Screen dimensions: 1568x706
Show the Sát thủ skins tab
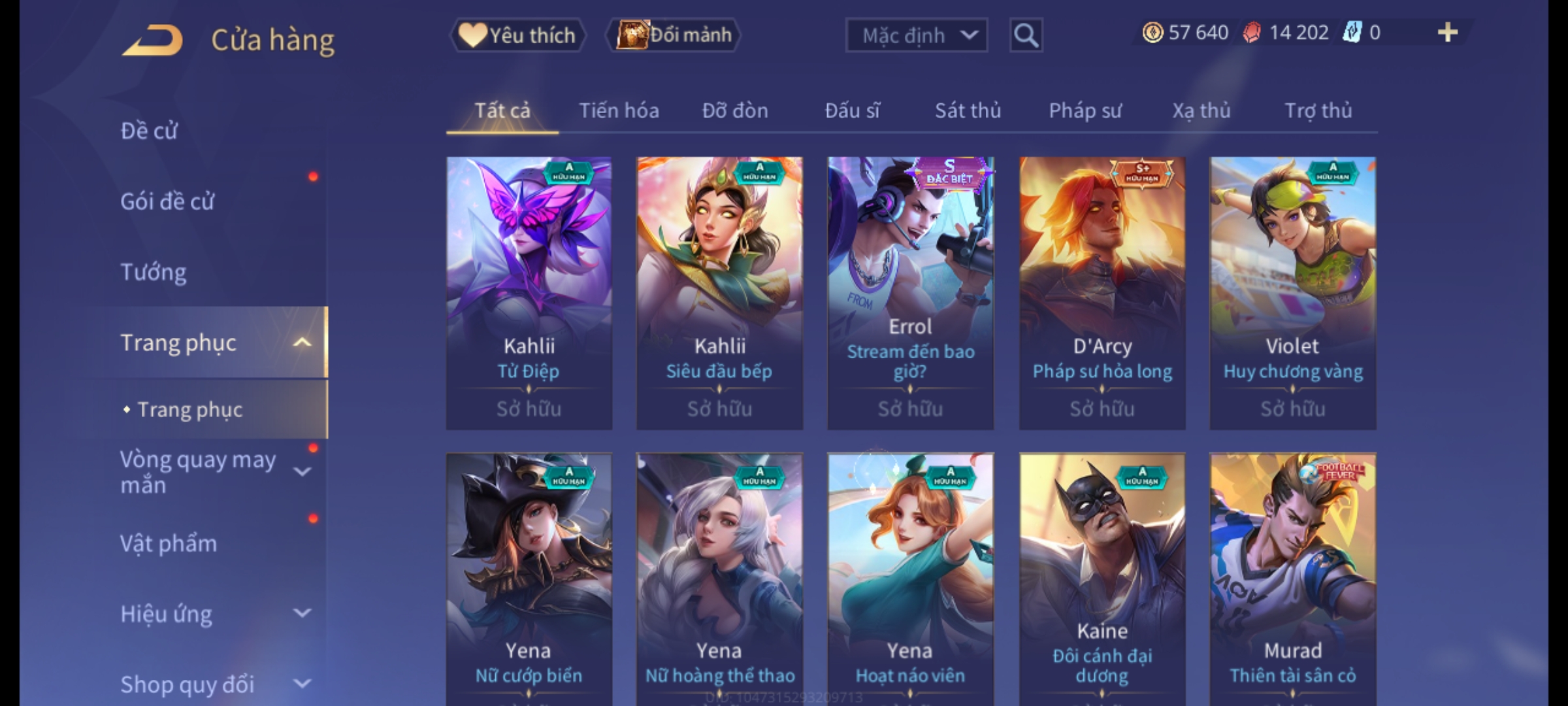coord(968,110)
